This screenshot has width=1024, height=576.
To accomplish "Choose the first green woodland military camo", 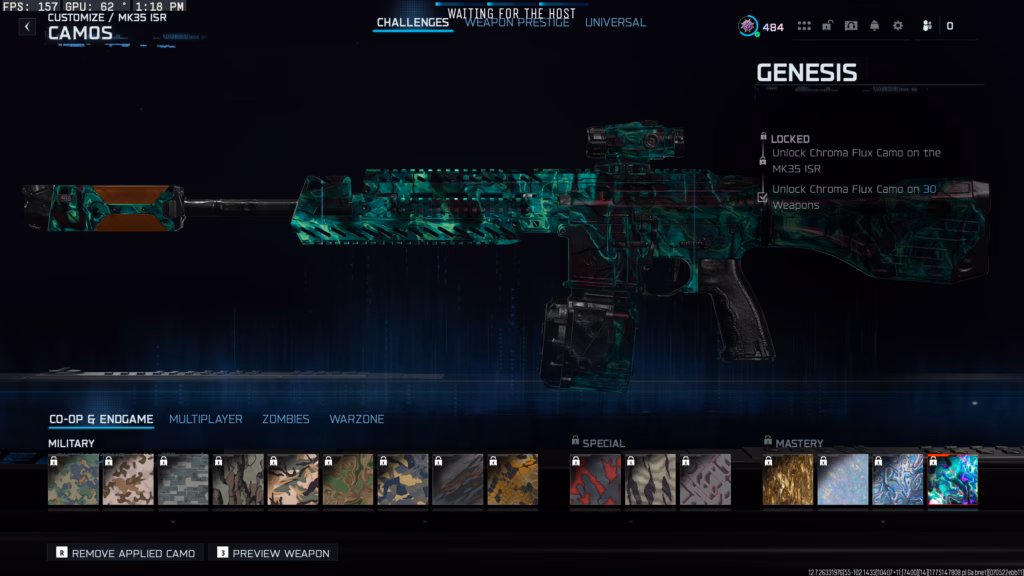I will (x=74, y=480).
